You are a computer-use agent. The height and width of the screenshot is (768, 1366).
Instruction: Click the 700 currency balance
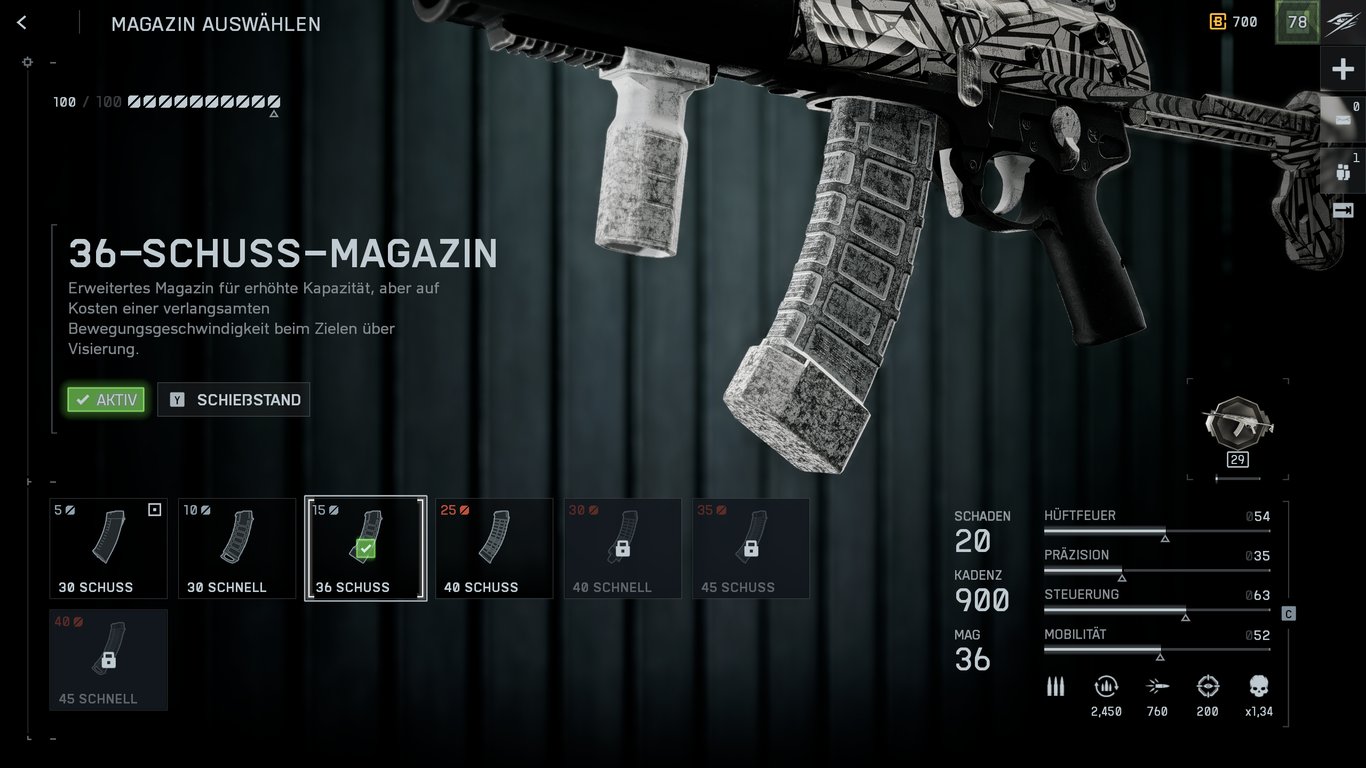pos(1234,22)
